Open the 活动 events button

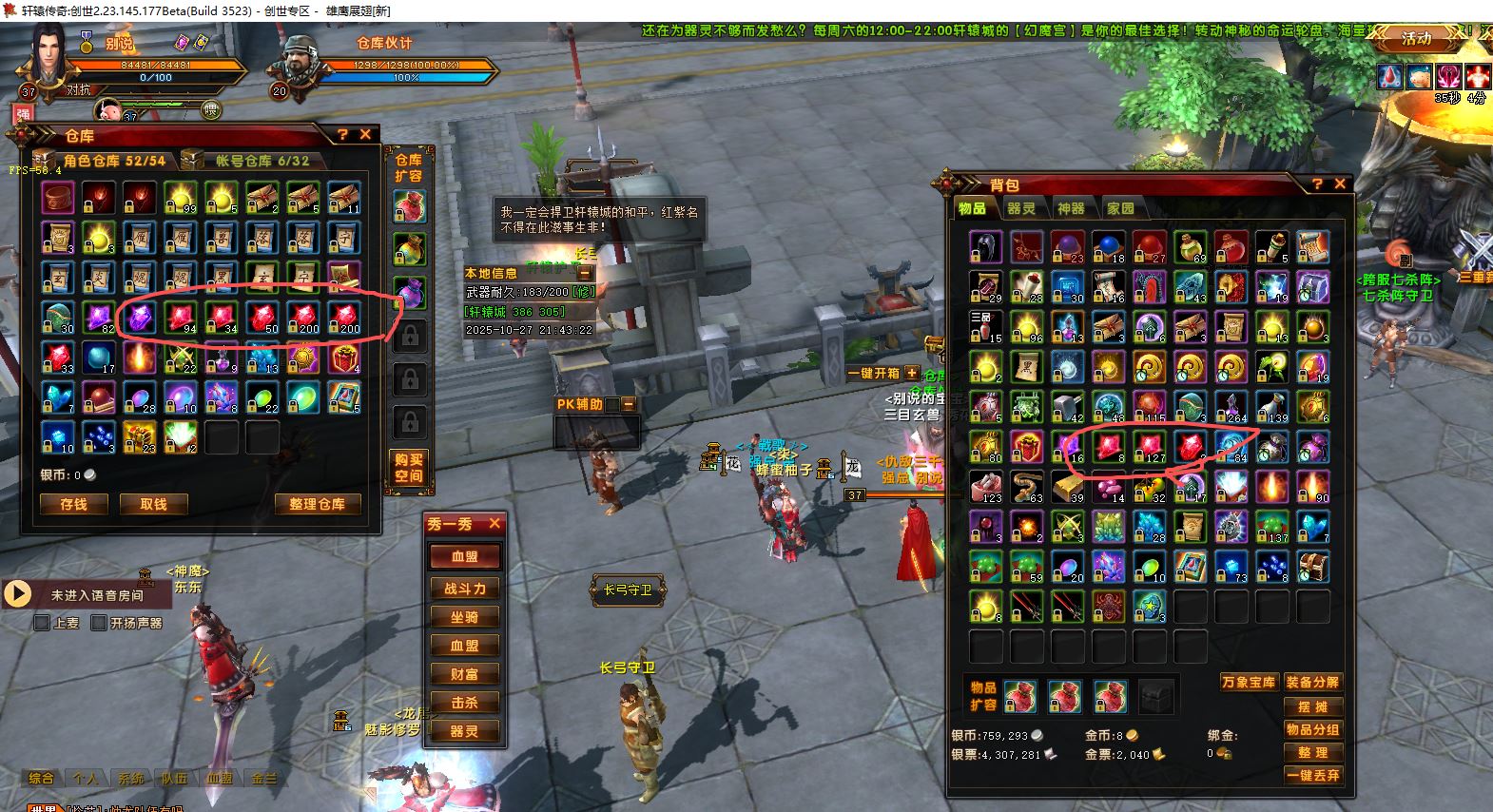[x=1416, y=39]
